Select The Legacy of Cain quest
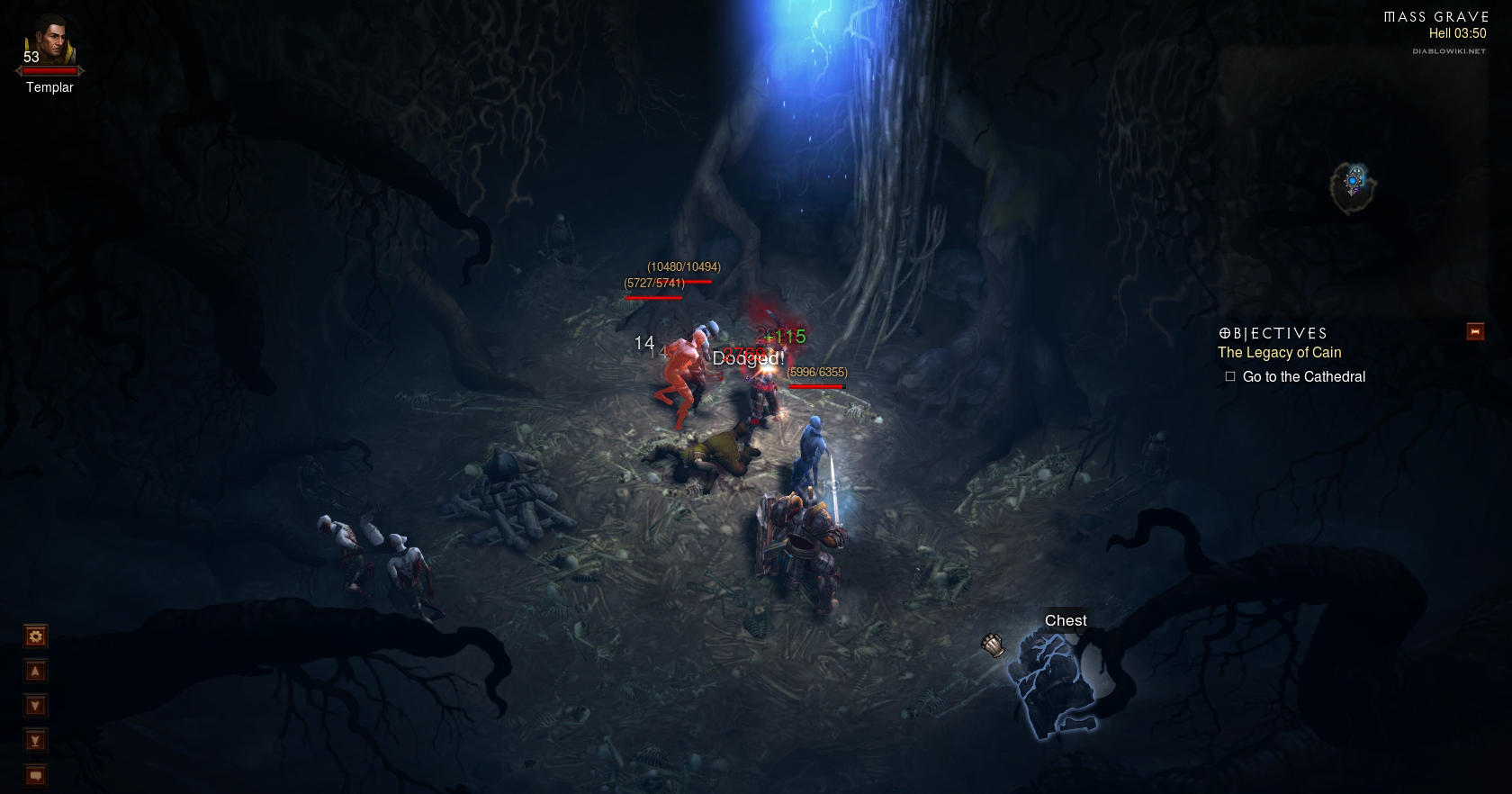The height and width of the screenshot is (794, 1512). (1279, 353)
